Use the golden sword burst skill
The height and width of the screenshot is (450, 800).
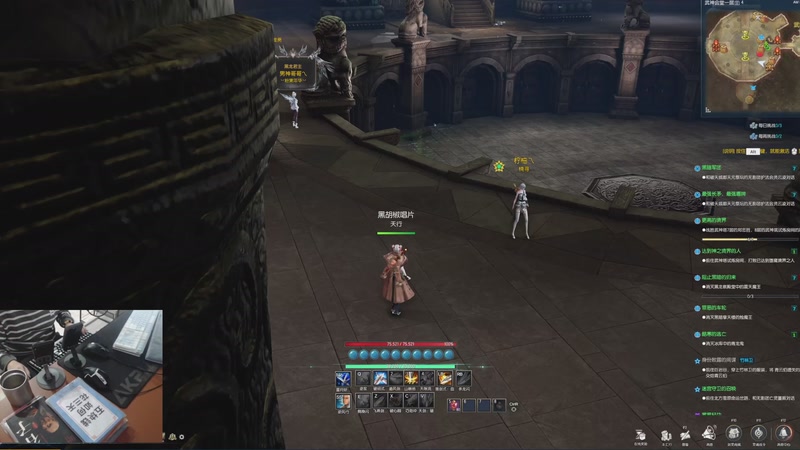(411, 379)
